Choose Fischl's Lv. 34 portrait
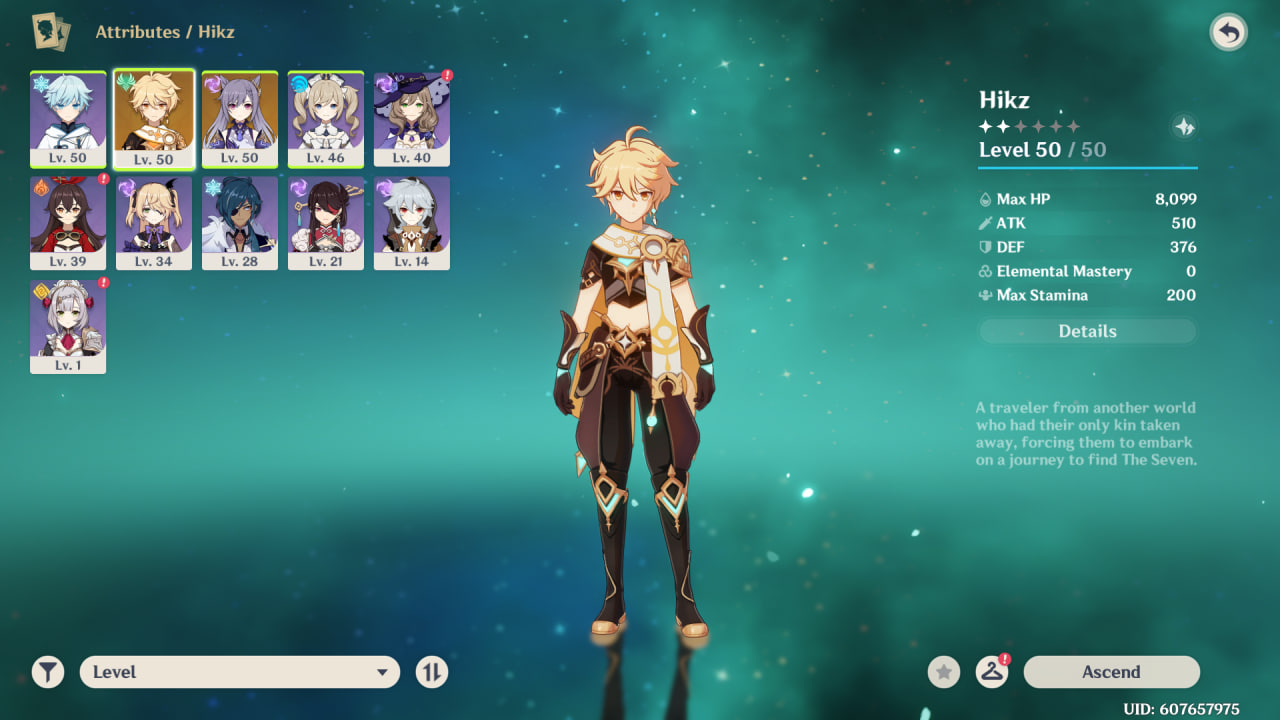This screenshot has height=720, width=1280. click(x=154, y=222)
